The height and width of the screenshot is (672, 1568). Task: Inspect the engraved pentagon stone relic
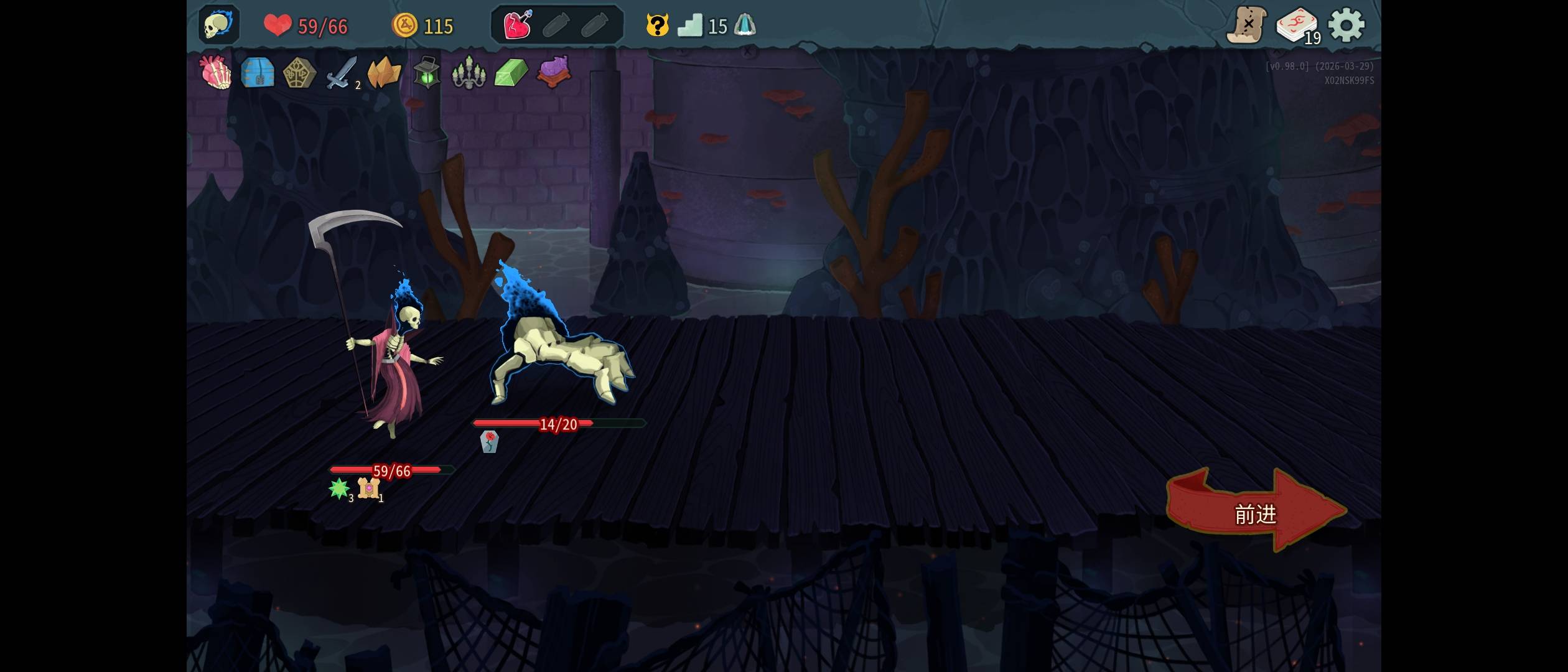pyautogui.click(x=299, y=73)
